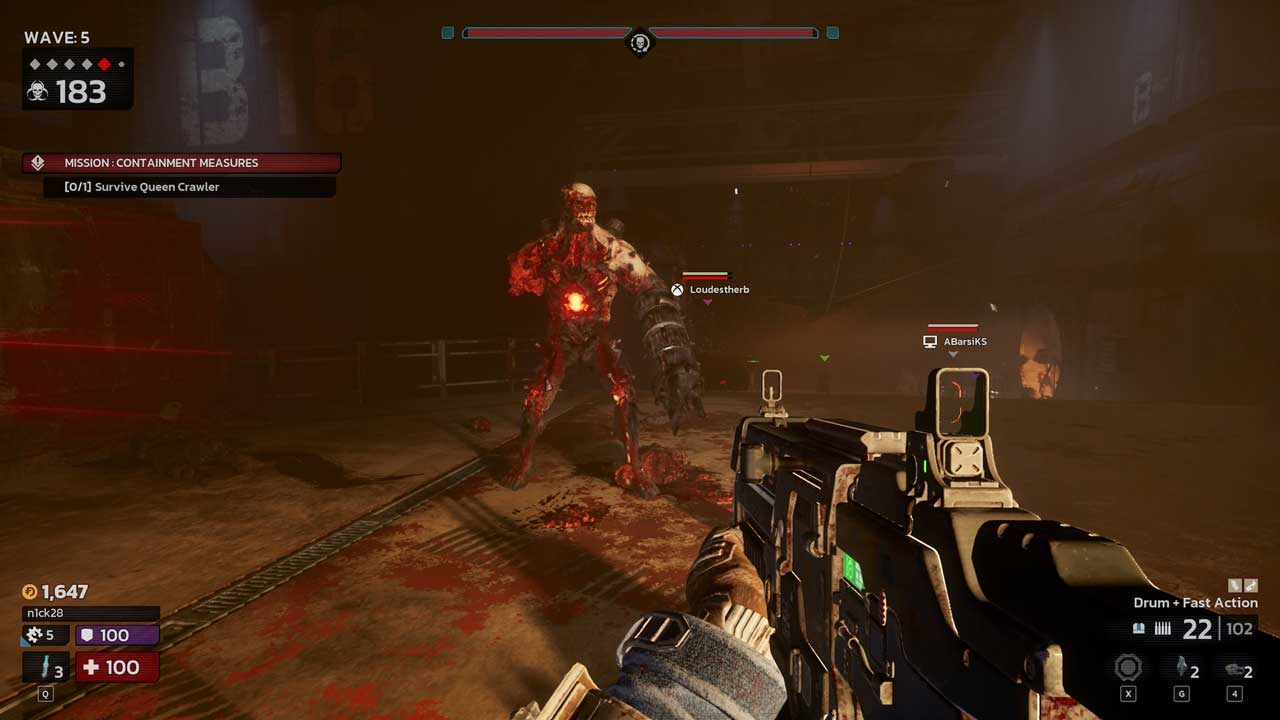Screen dimensions: 1280x720
Task: Select the grenade slot
Action: coord(1182,669)
